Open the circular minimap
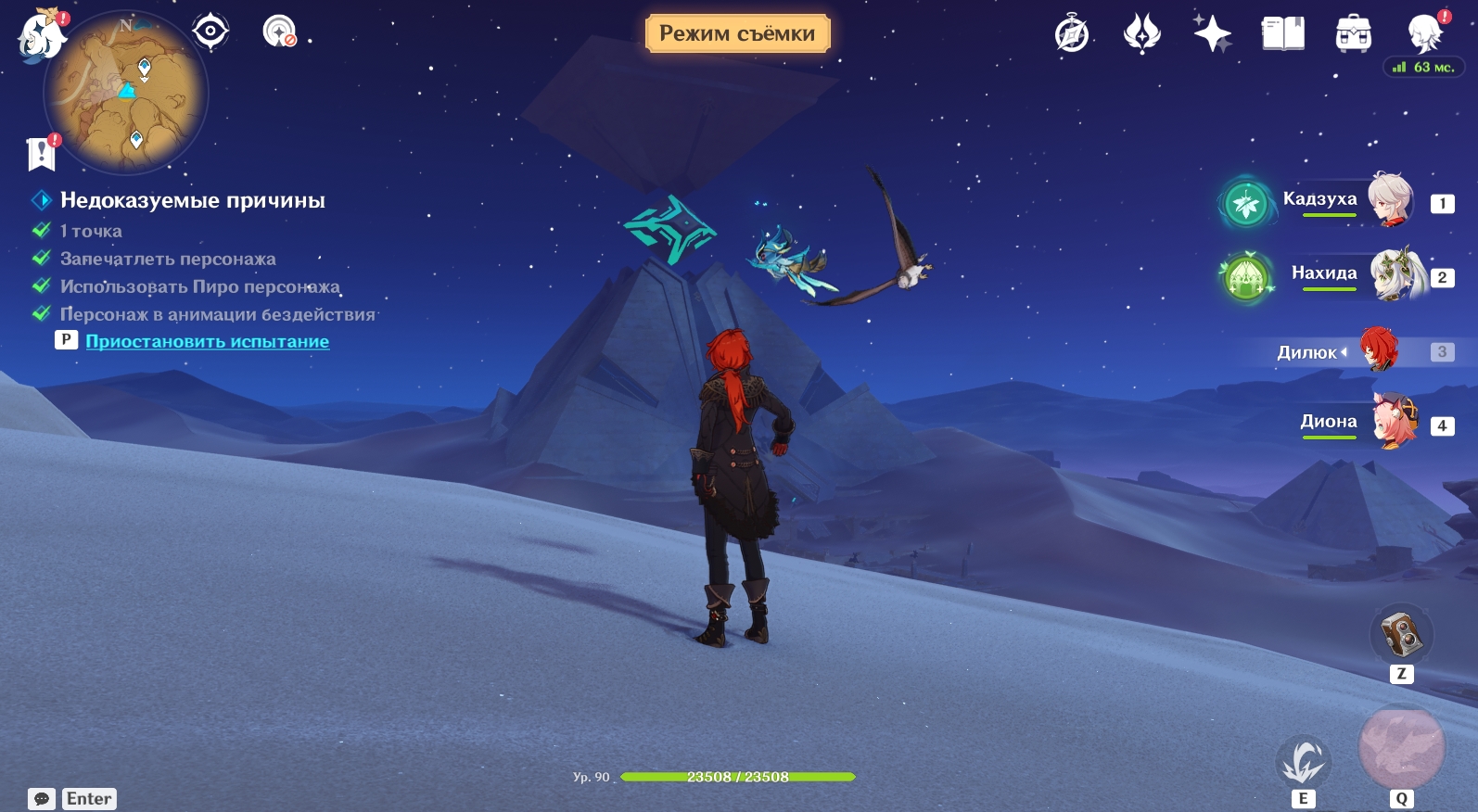 [x=126, y=93]
